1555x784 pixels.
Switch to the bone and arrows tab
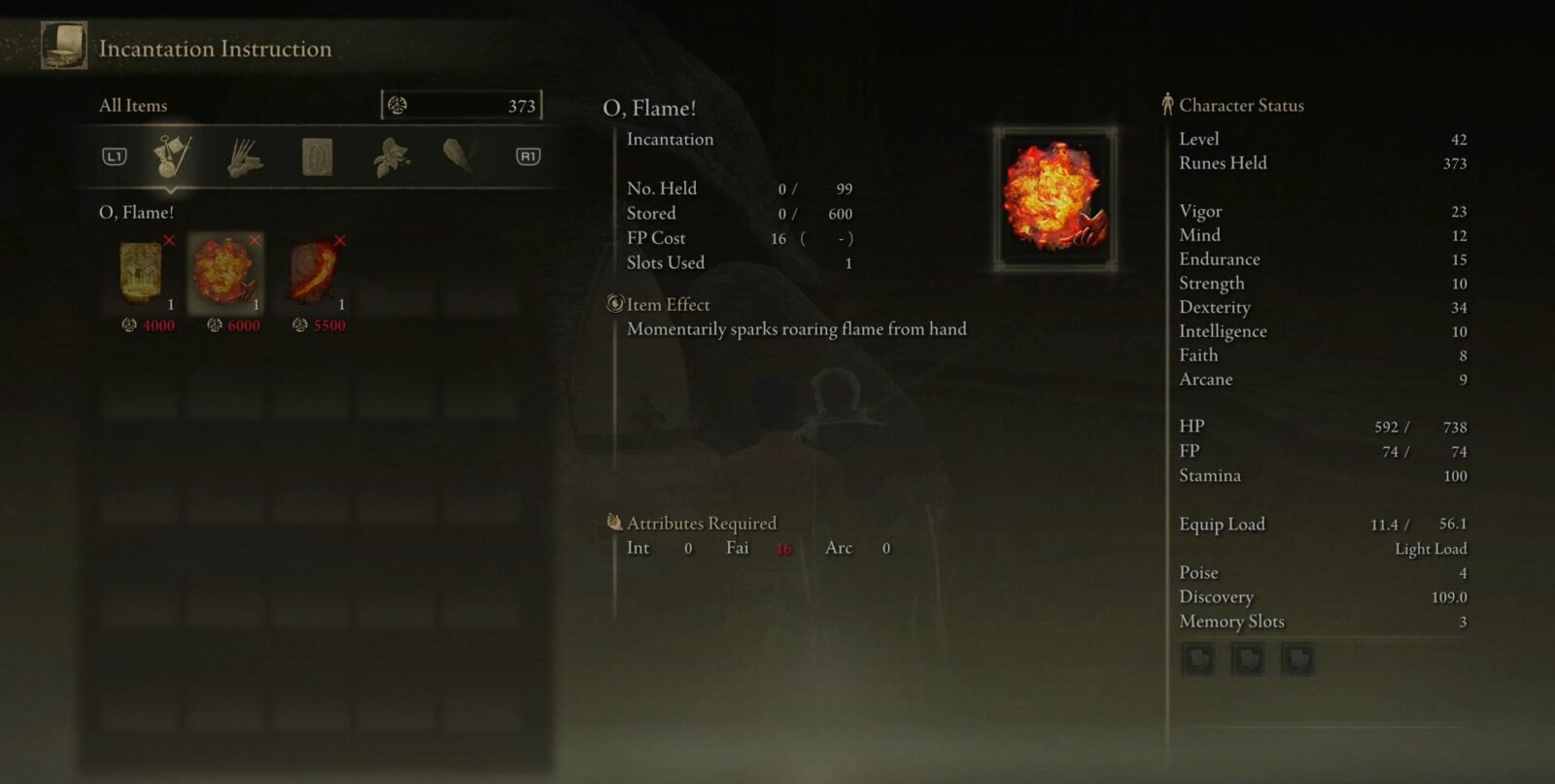(244, 156)
